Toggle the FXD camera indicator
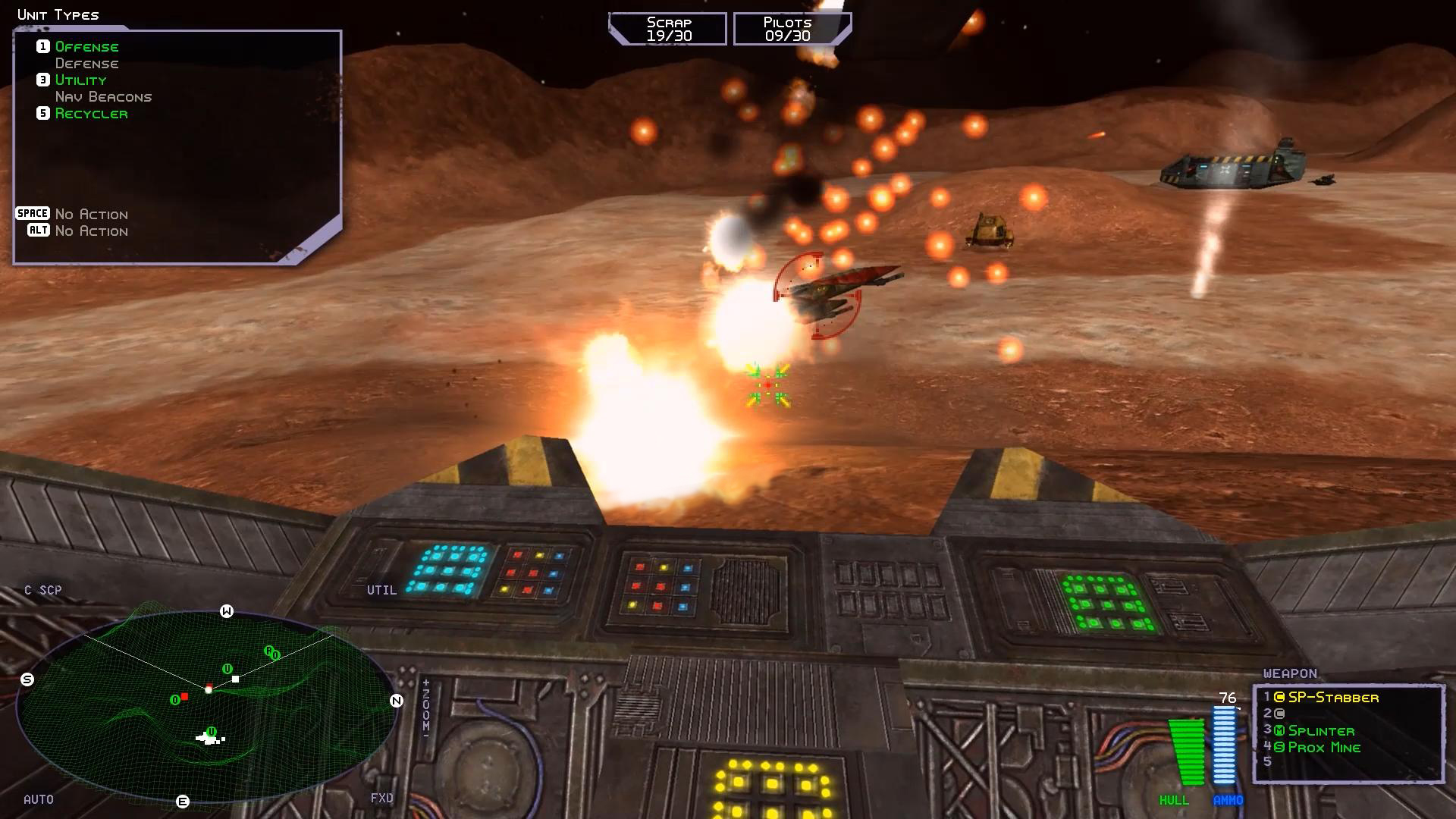 381,798
